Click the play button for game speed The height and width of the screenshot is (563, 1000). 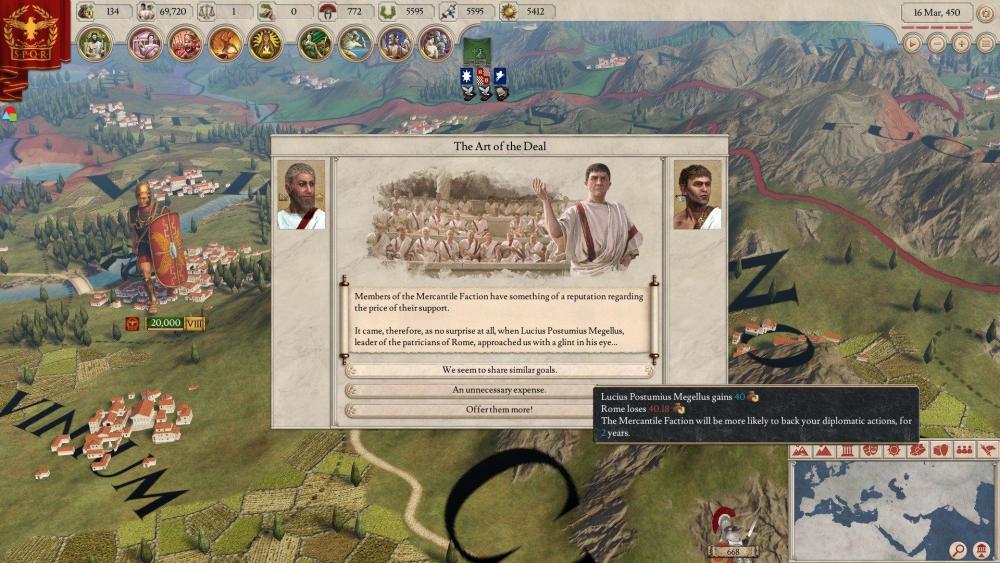(912, 44)
